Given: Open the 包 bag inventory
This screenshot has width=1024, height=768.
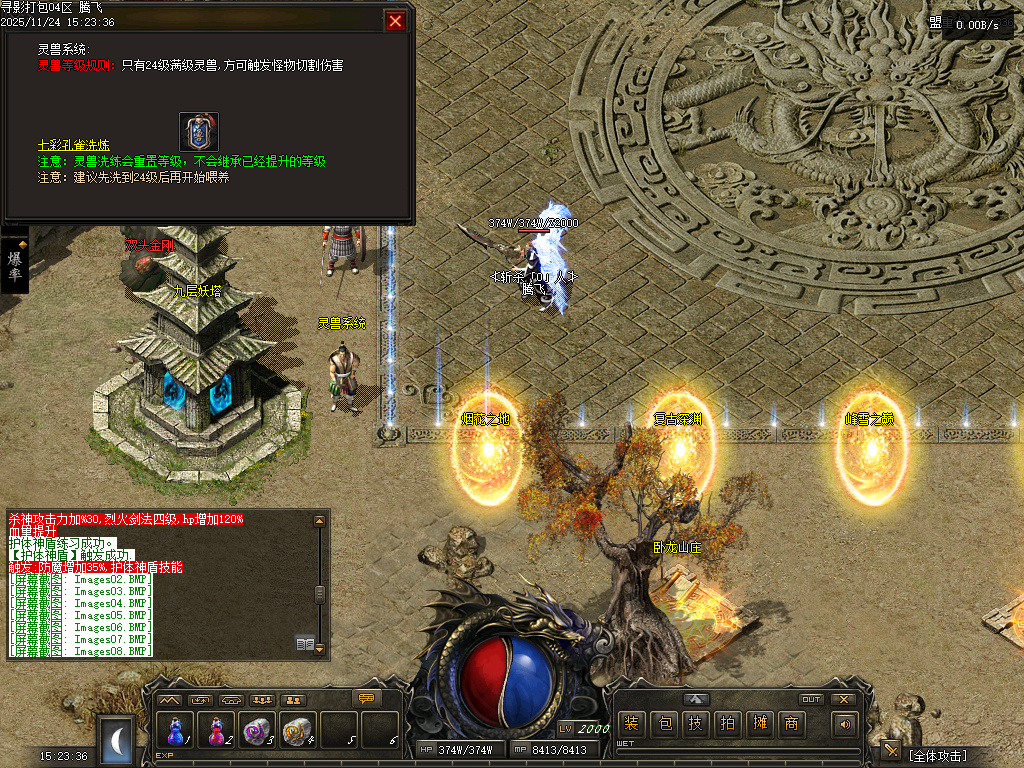Looking at the screenshot, I should (x=663, y=724).
